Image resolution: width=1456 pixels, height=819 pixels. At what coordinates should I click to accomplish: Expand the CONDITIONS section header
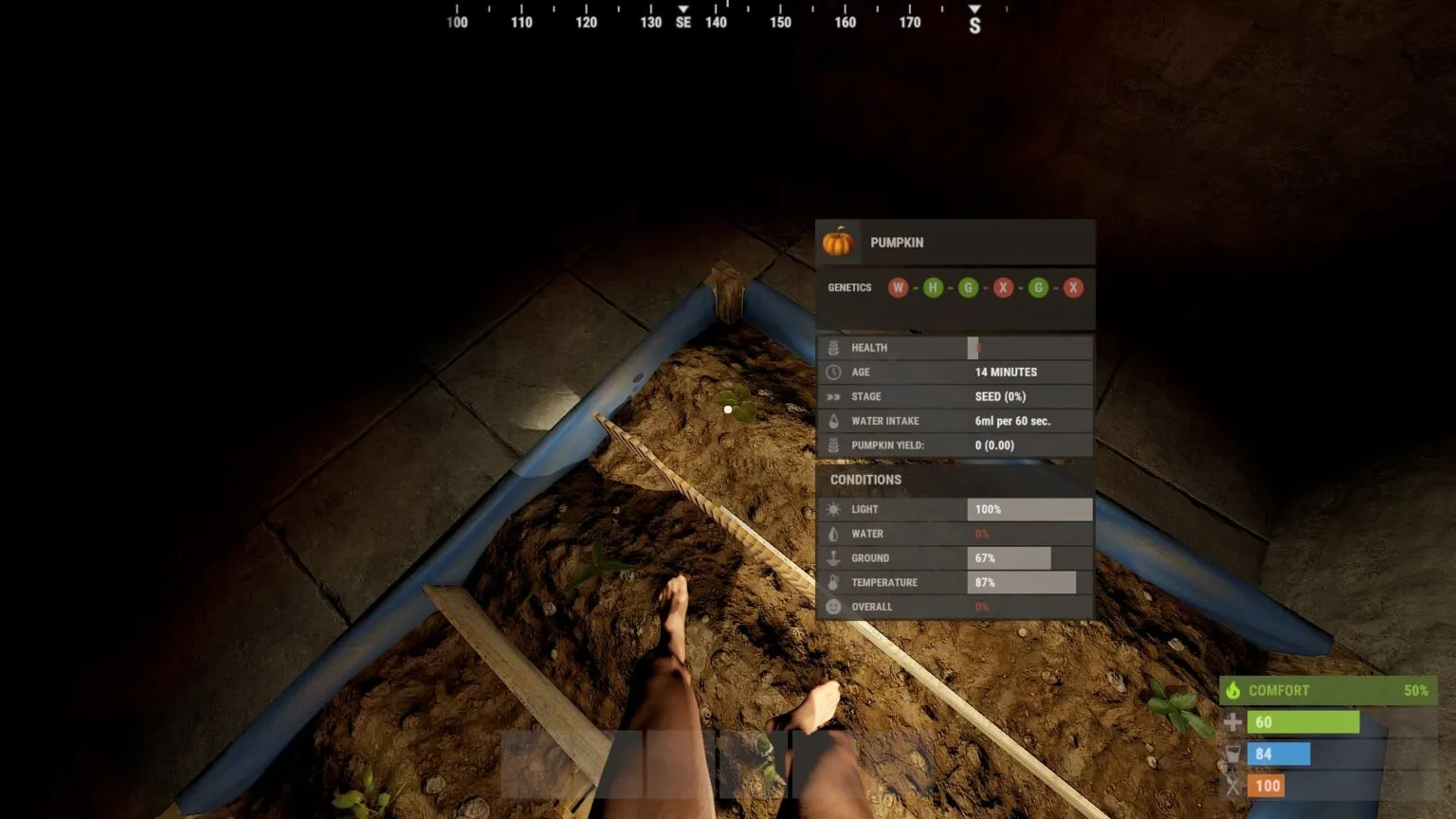pyautogui.click(x=864, y=480)
